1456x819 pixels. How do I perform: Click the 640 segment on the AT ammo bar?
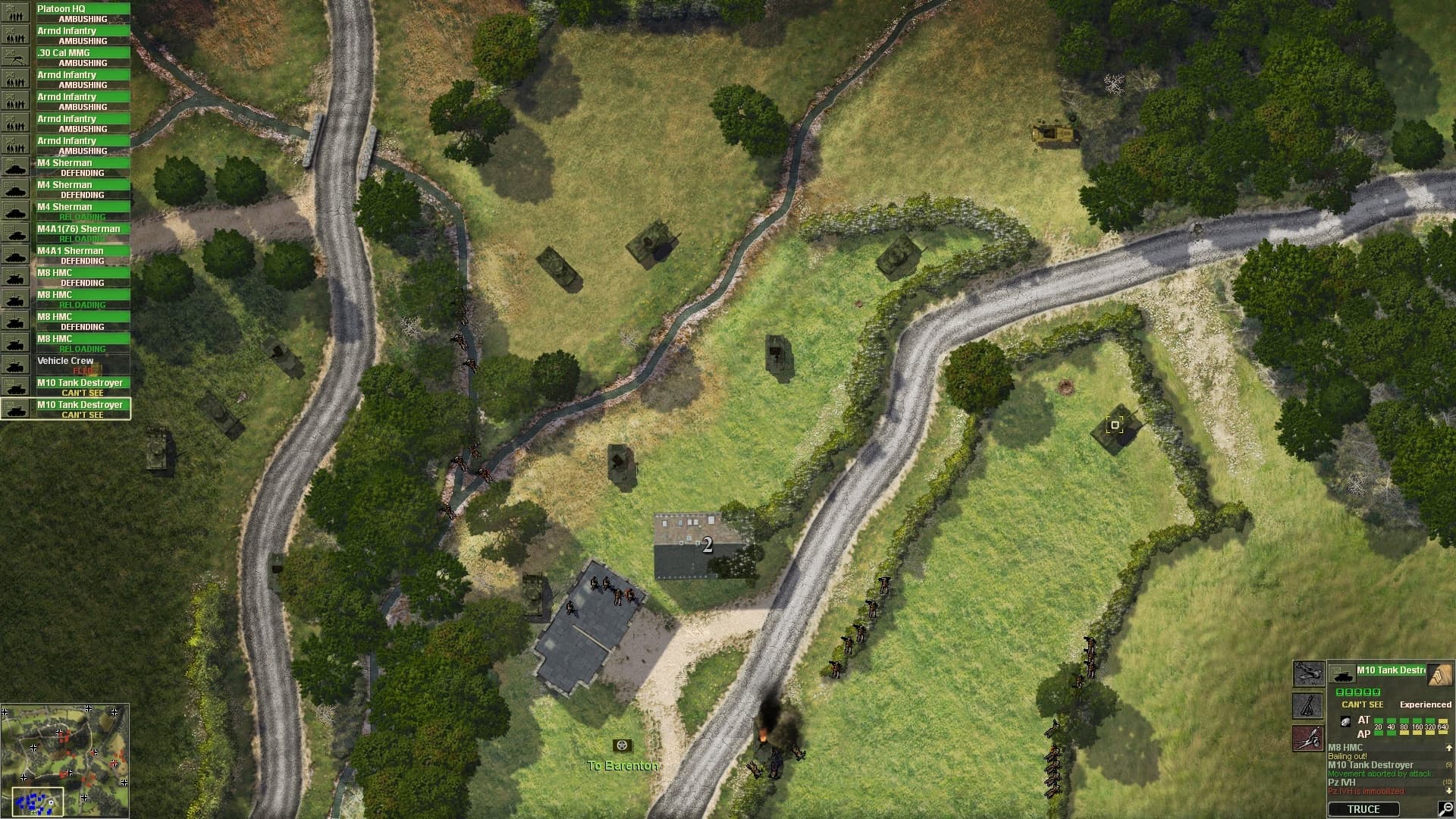1443,720
